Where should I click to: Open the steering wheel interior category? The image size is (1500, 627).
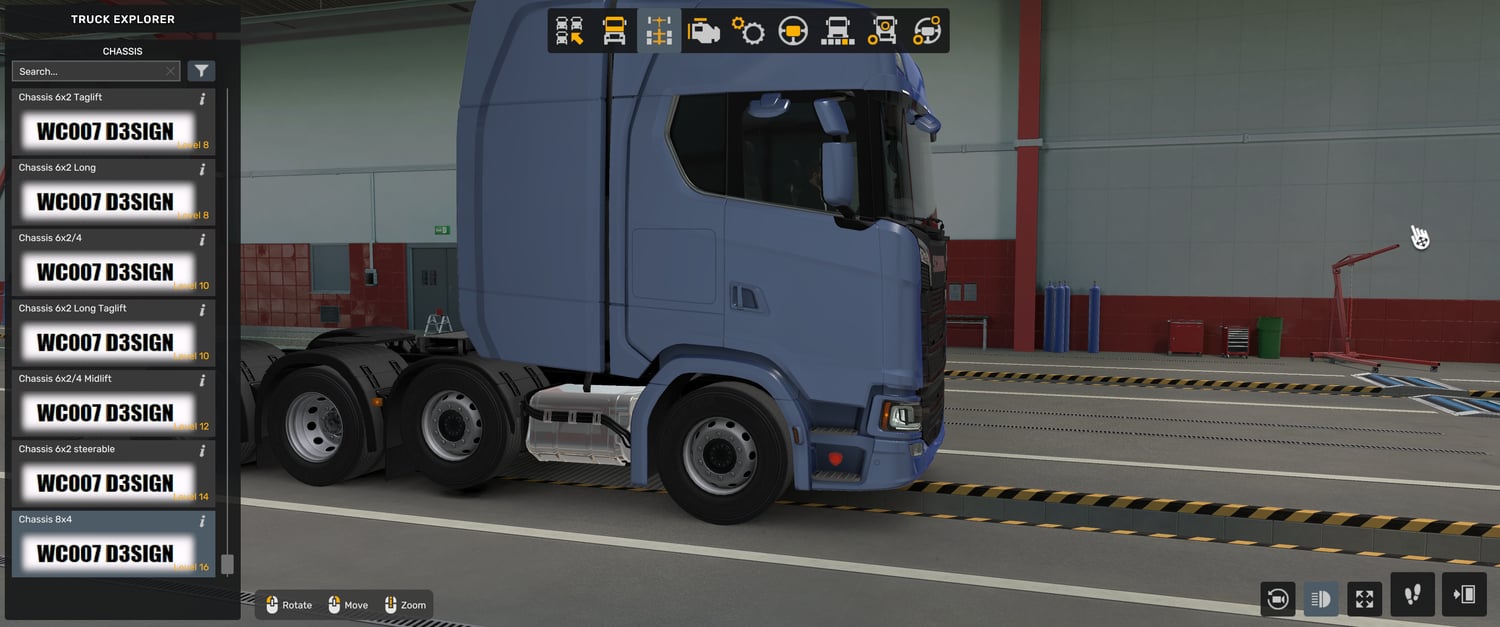click(793, 31)
